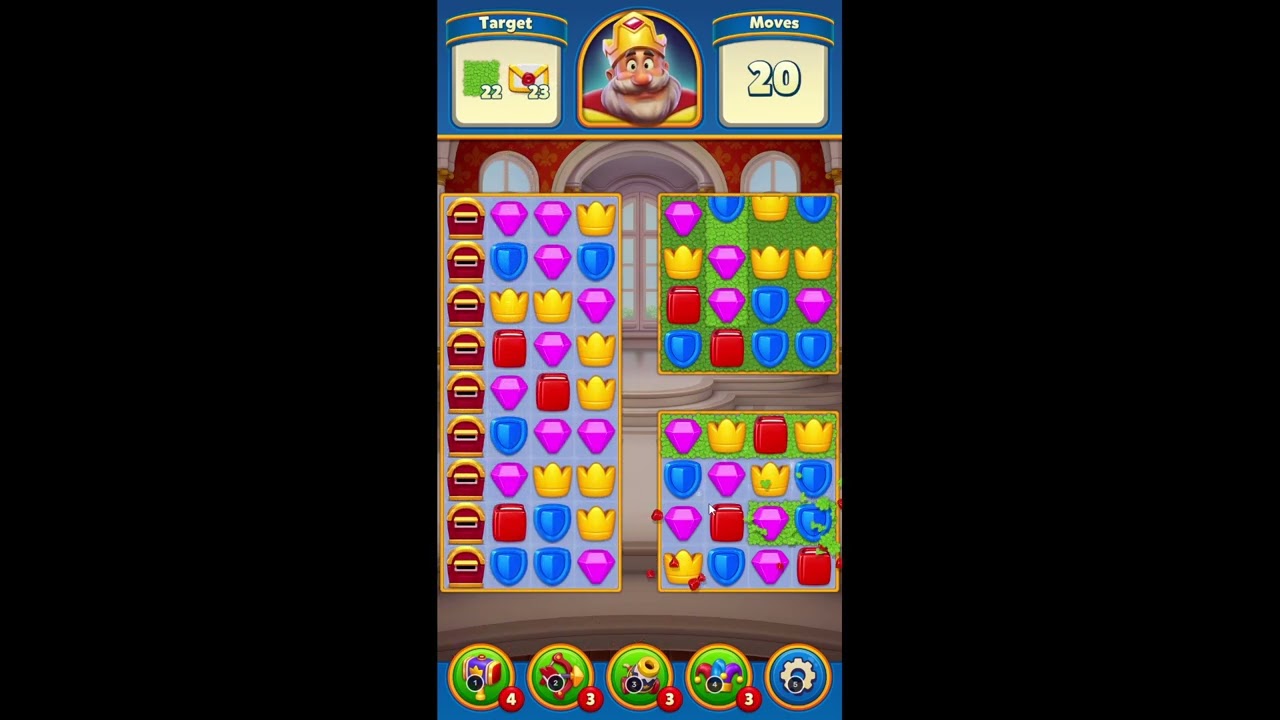Click the Moves counter showing 20
The height and width of the screenshot is (720, 1280).
click(774, 78)
